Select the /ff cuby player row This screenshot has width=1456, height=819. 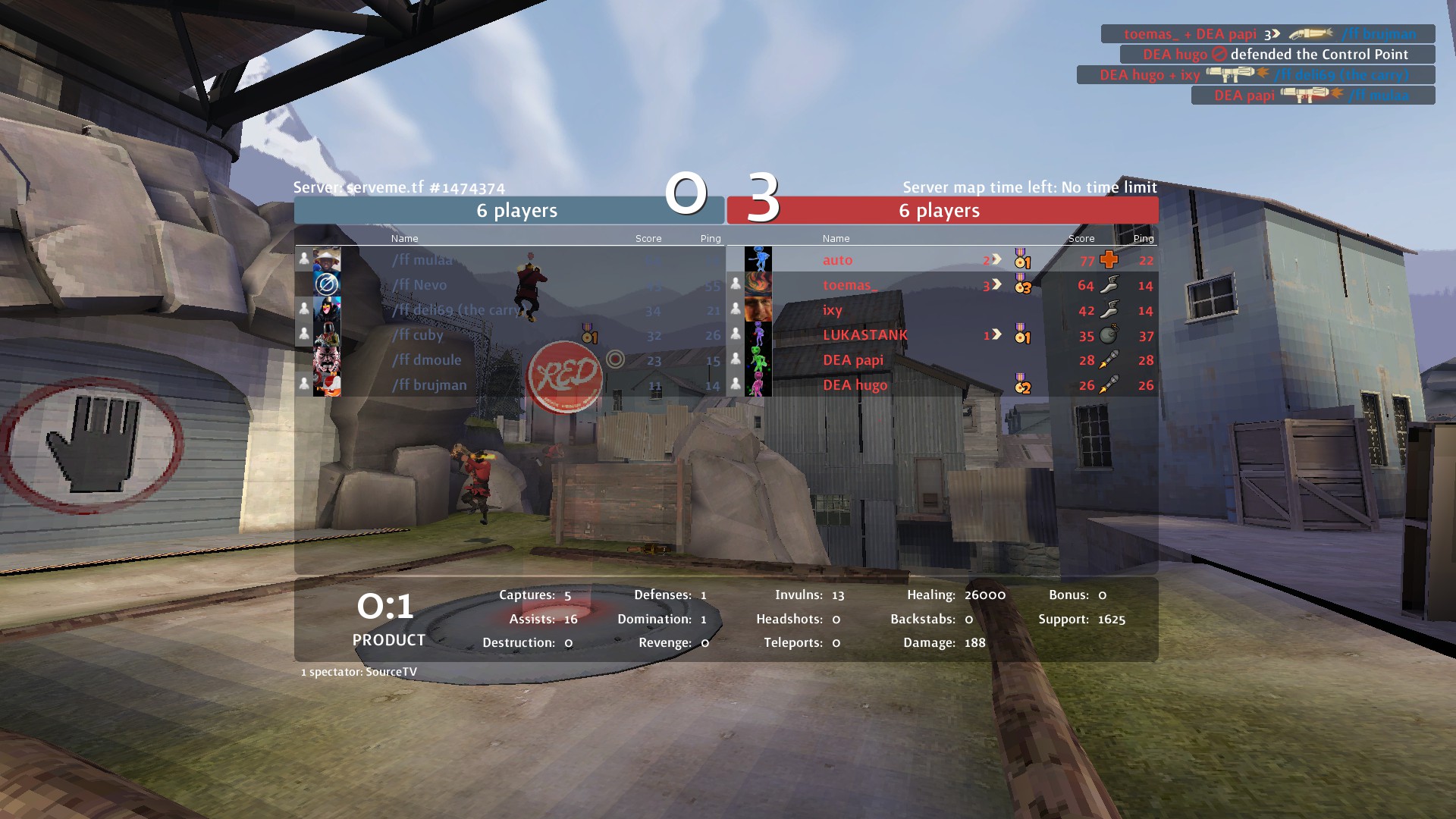(x=418, y=335)
